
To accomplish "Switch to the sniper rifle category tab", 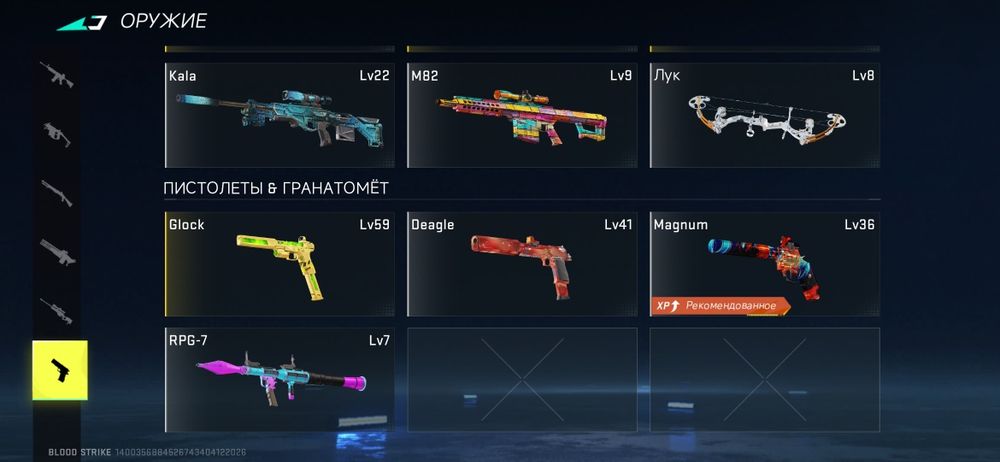I will coord(56,311).
